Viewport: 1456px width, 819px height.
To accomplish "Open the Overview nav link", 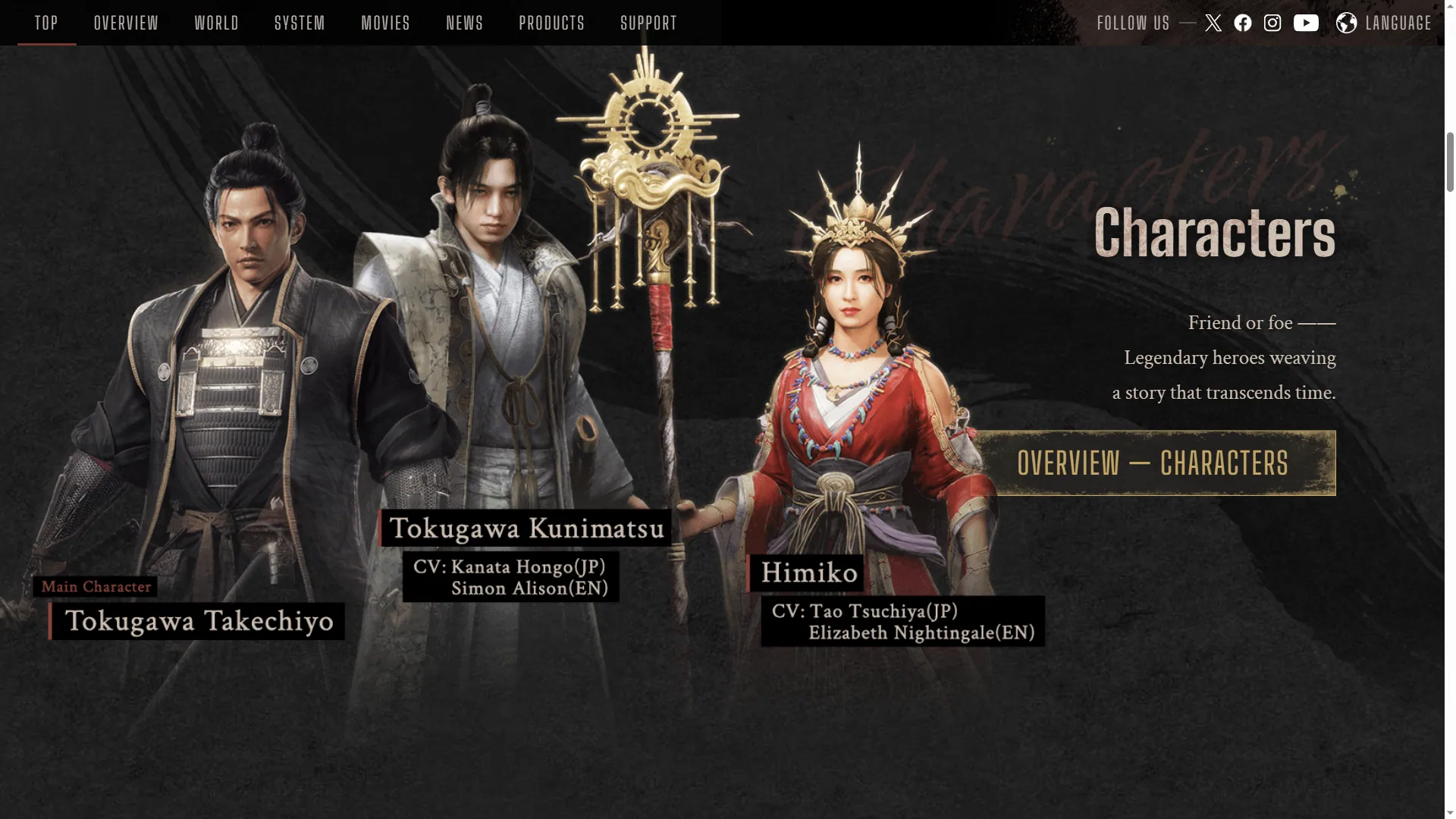I will click(127, 23).
